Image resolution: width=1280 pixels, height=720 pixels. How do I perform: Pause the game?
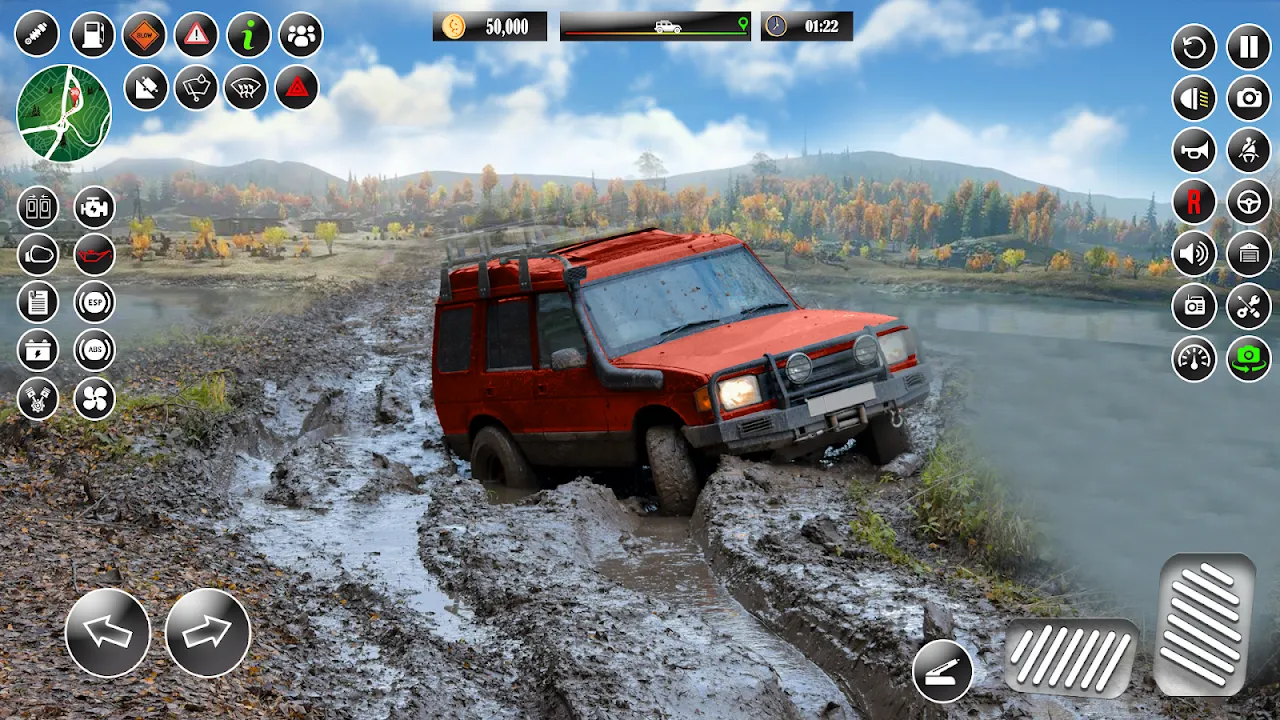tap(1249, 47)
